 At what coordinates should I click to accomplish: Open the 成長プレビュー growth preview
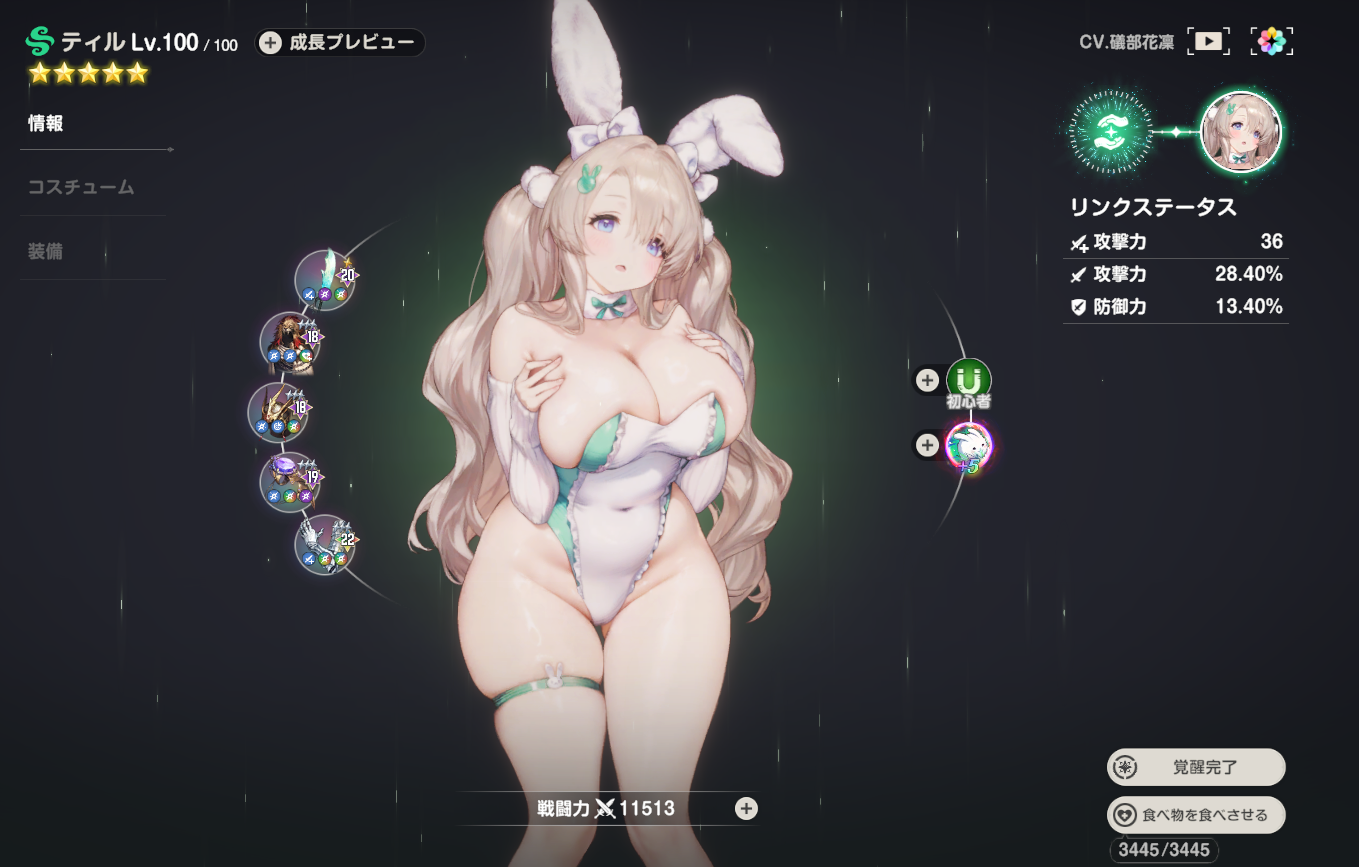(x=340, y=43)
